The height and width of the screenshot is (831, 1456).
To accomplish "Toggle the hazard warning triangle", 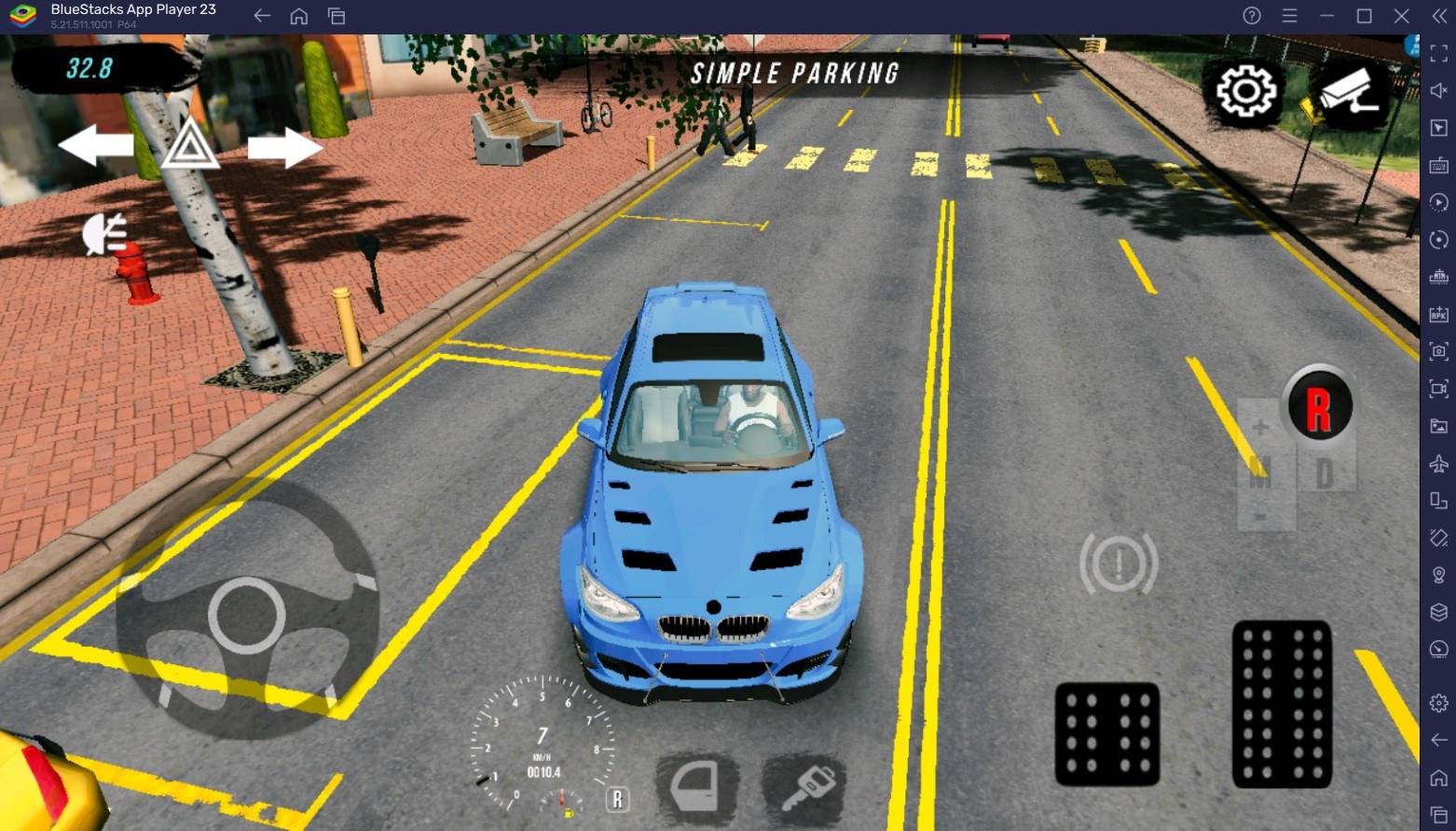I will point(190,145).
